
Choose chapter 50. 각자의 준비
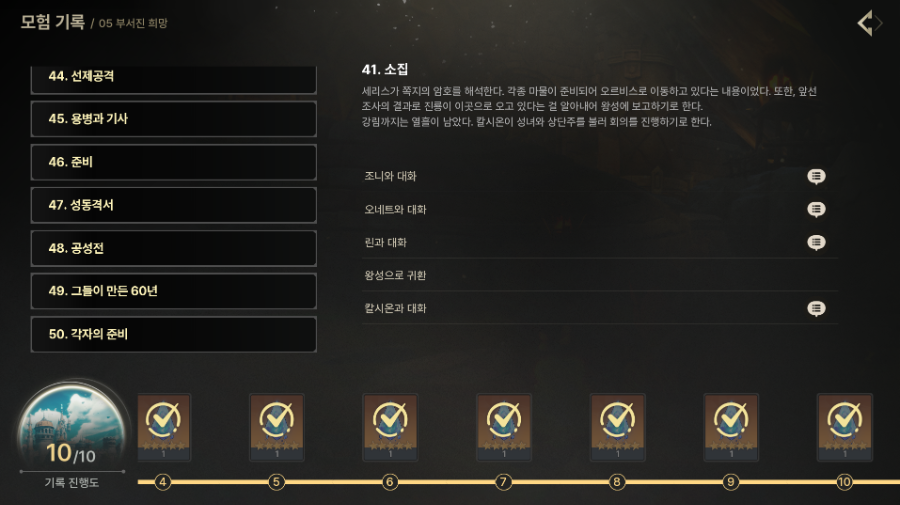tap(174, 334)
